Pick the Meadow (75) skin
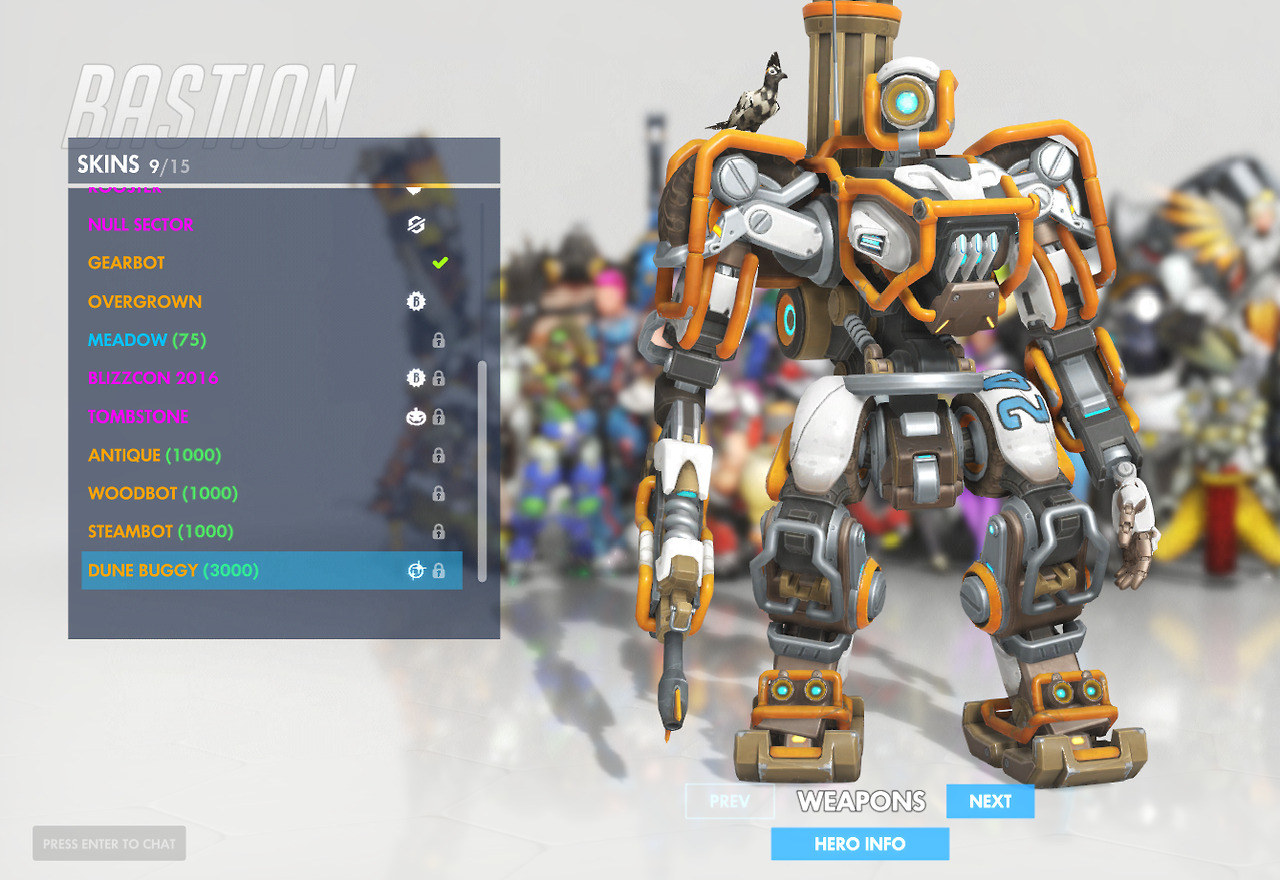Image resolution: width=1280 pixels, height=880 pixels. (x=147, y=340)
